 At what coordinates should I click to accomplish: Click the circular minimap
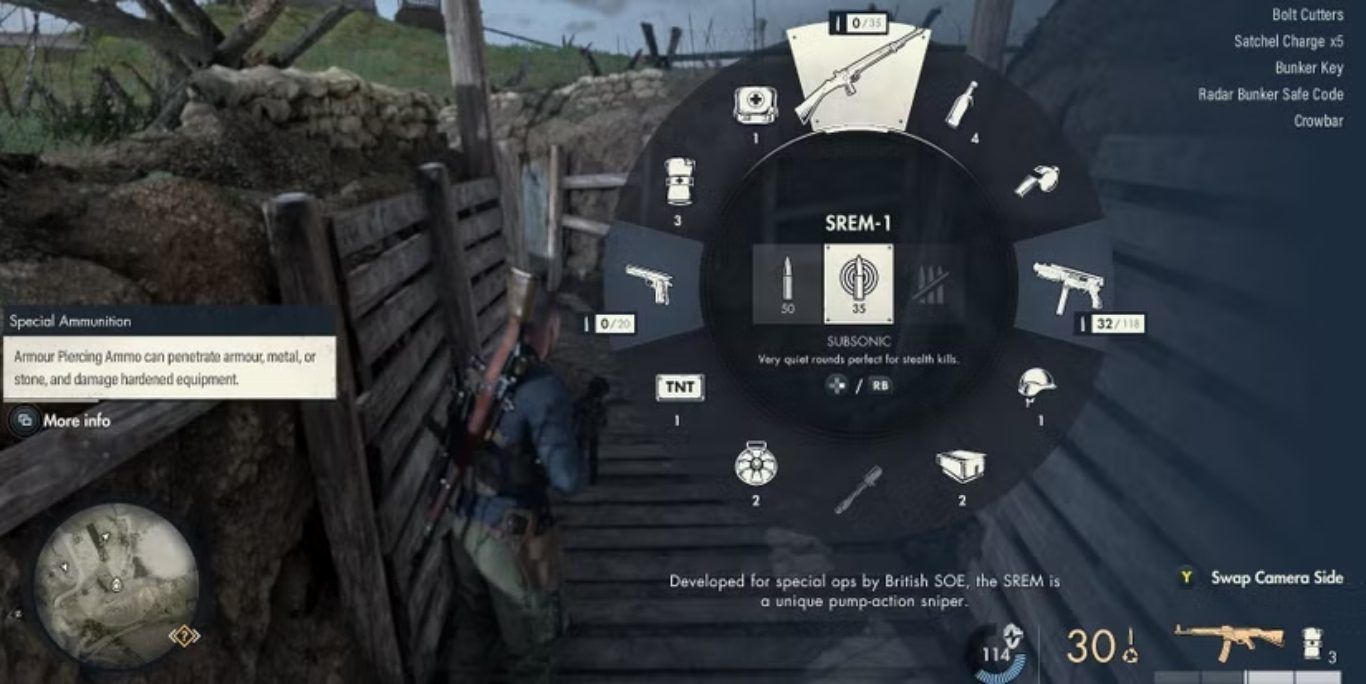(116, 584)
